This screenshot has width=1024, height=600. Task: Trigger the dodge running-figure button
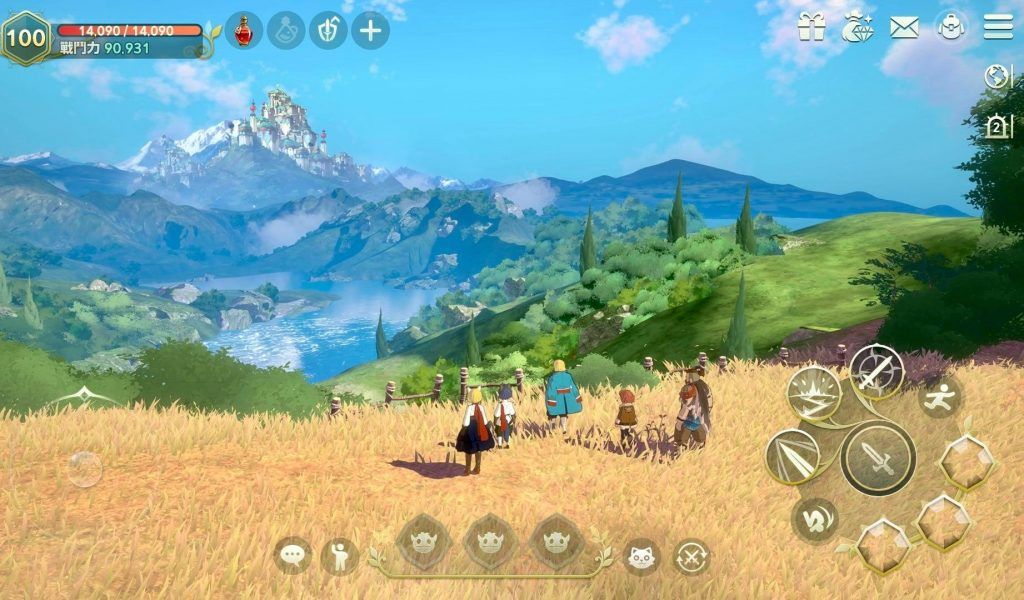click(x=940, y=396)
